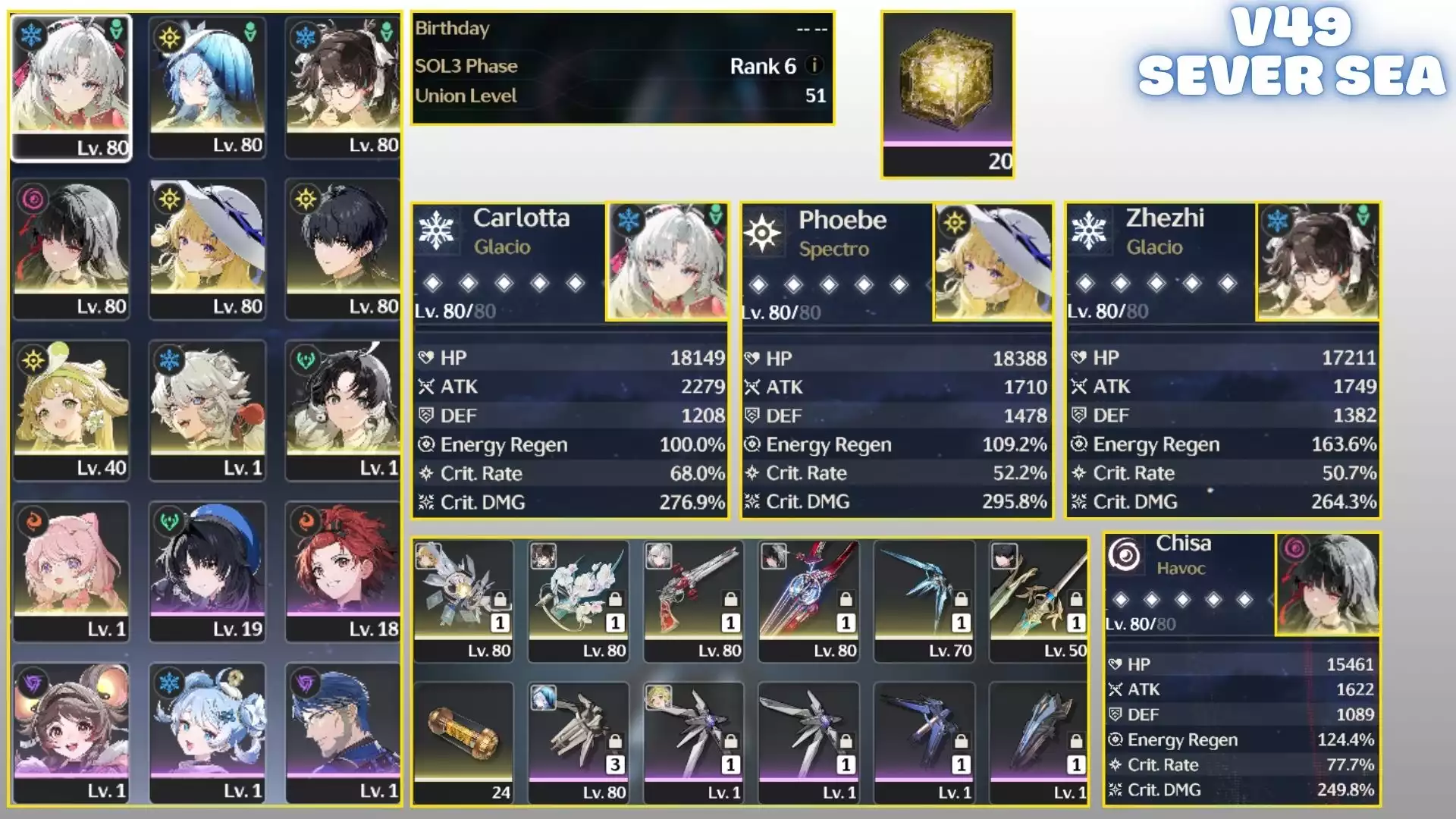This screenshot has width=1456, height=819.
Task: Open Carlotta's portrait in her stats card
Action: (667, 262)
